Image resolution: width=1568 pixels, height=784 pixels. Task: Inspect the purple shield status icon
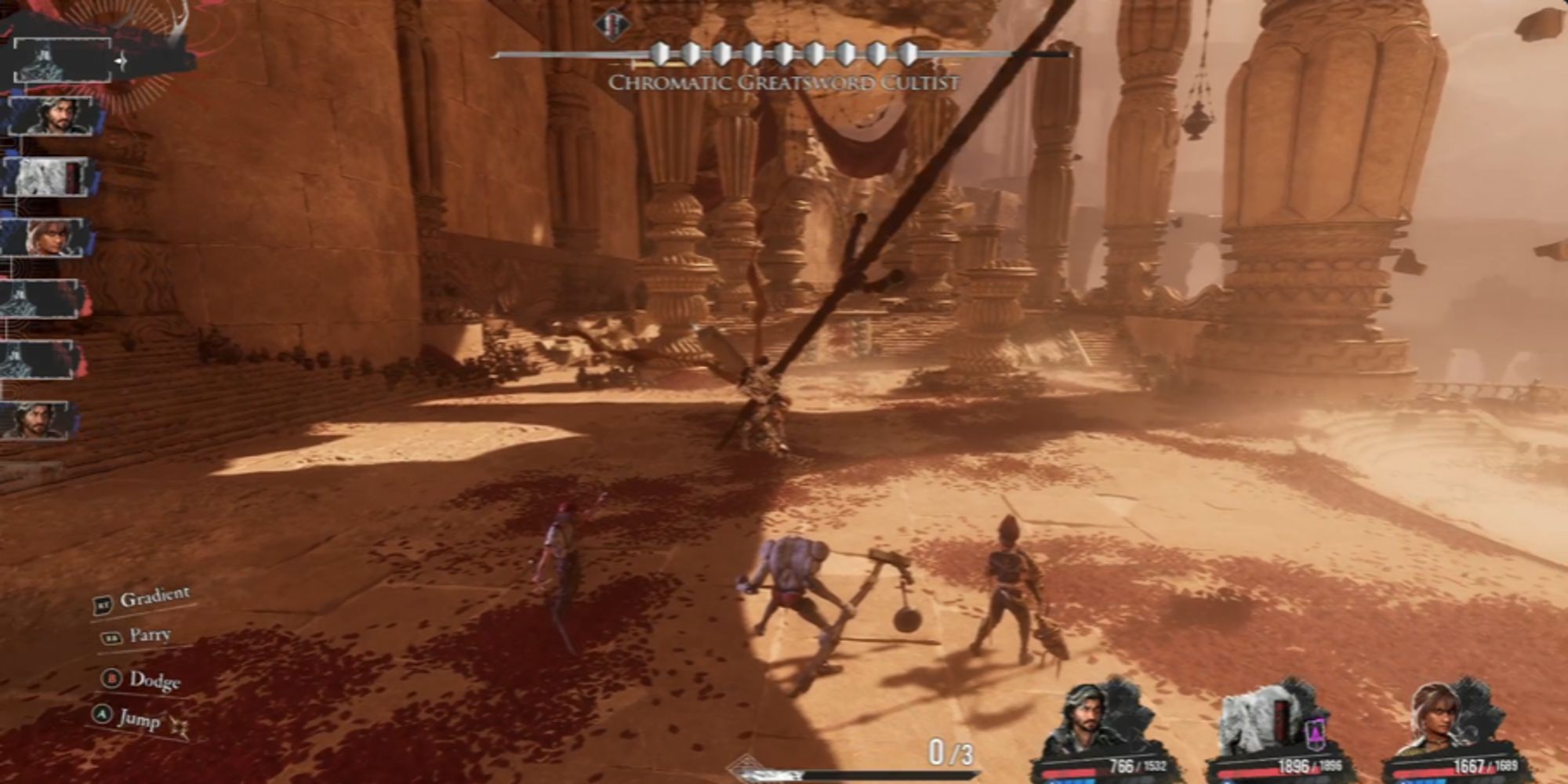[1316, 735]
